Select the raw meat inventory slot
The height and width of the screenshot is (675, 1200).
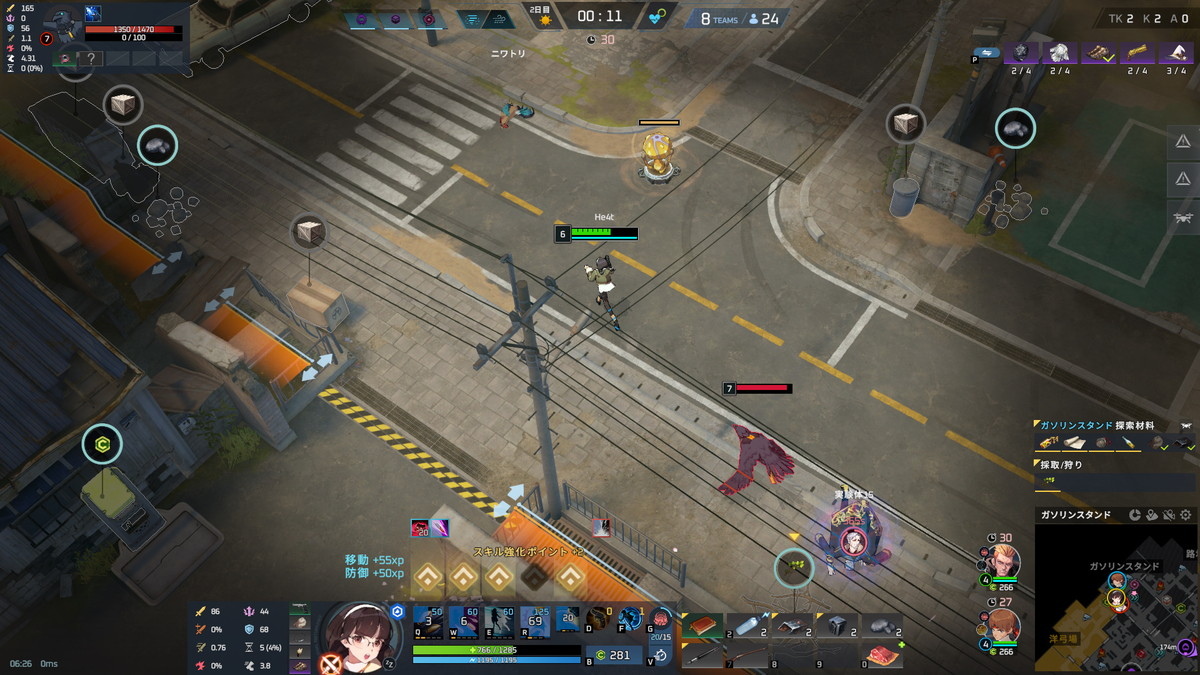click(881, 655)
